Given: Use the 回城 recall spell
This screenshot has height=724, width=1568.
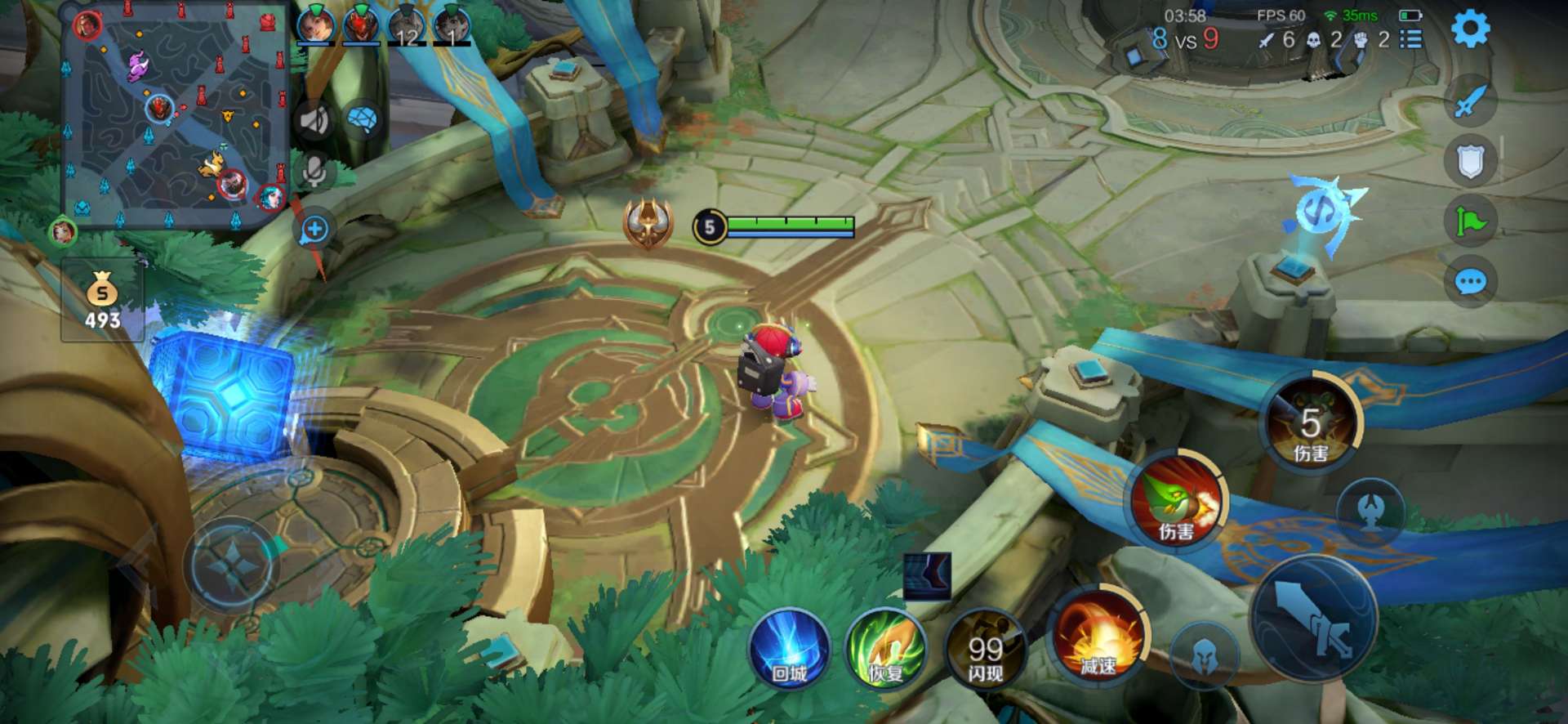Looking at the screenshot, I should point(789,650).
